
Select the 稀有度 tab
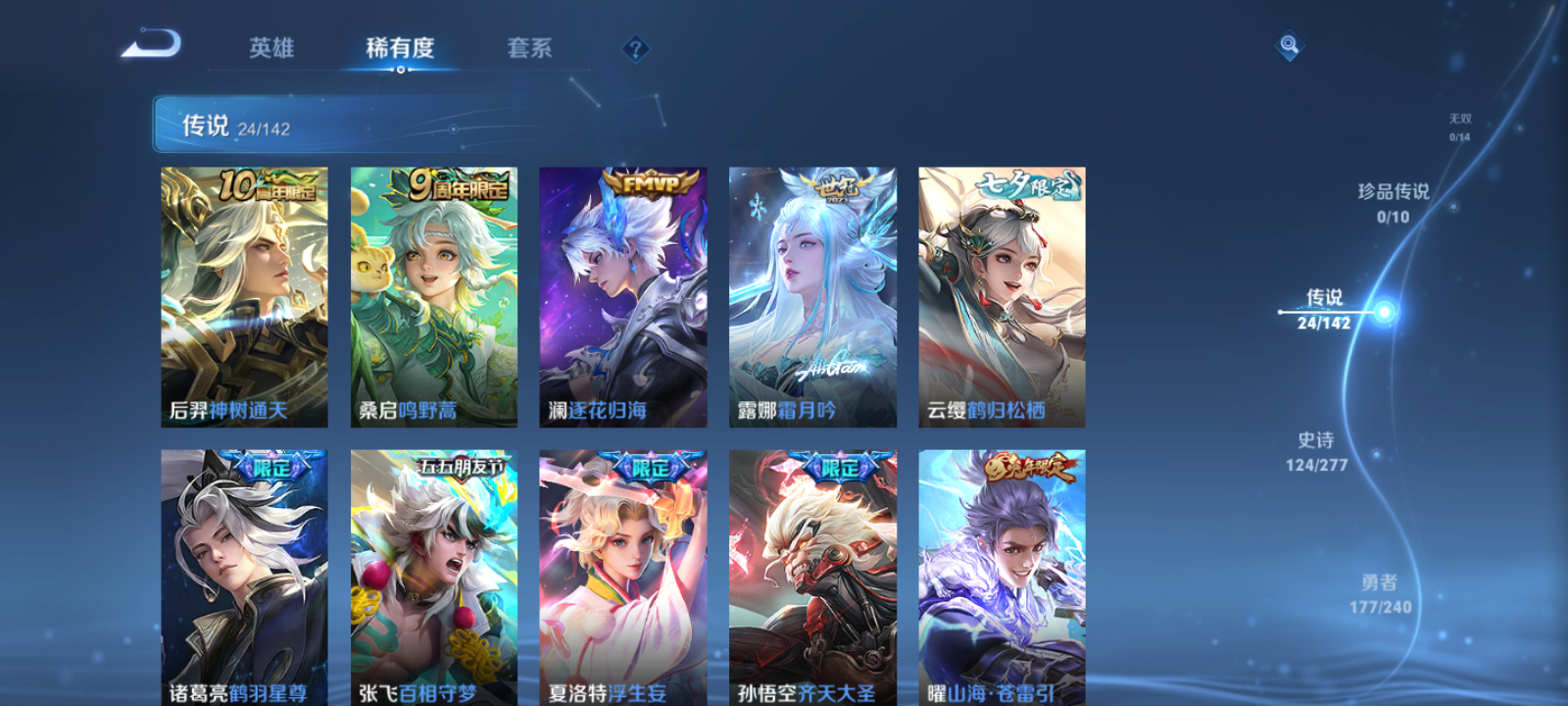(x=400, y=48)
